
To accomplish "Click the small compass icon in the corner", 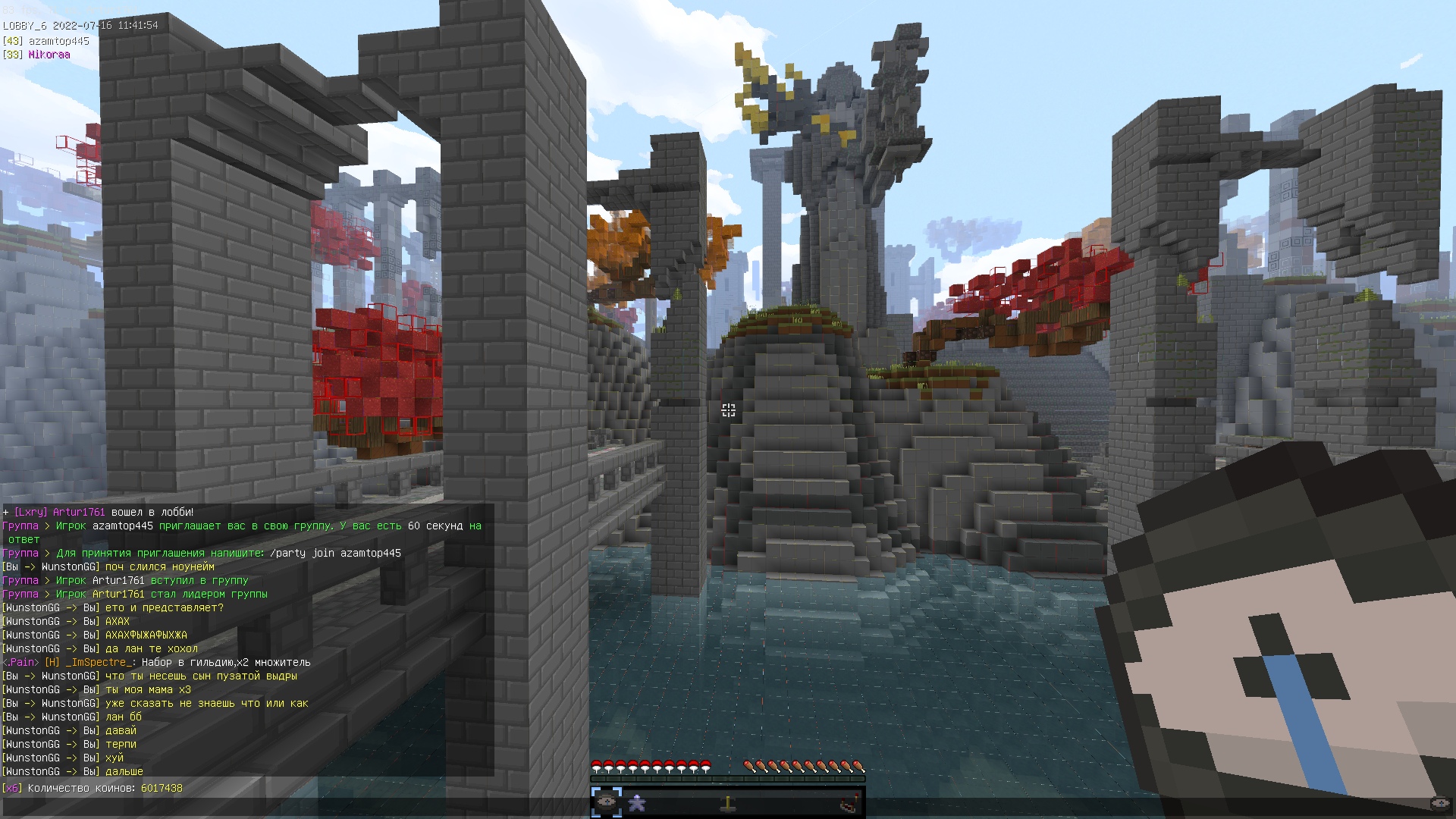I will pyautogui.click(x=1439, y=802).
